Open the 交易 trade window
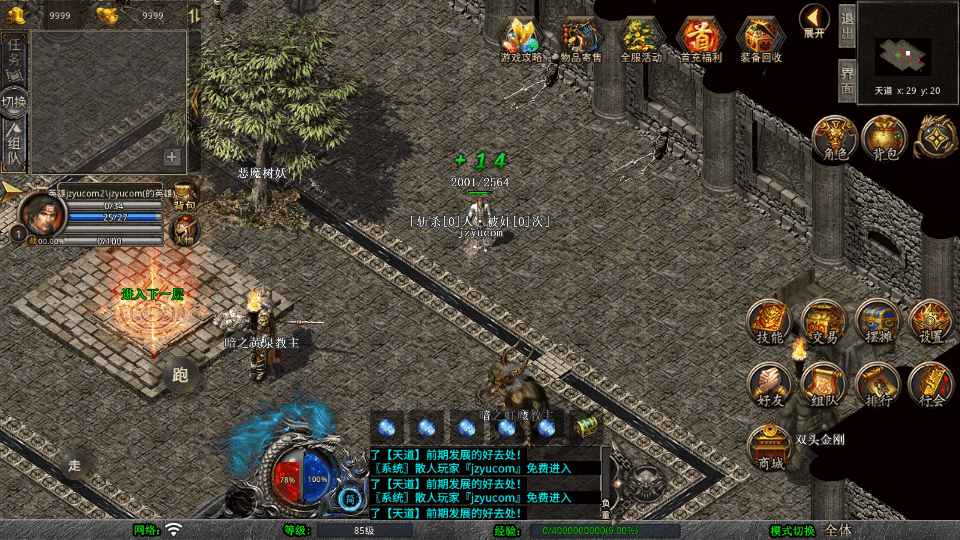Viewport: 960px width, 540px height. point(824,322)
